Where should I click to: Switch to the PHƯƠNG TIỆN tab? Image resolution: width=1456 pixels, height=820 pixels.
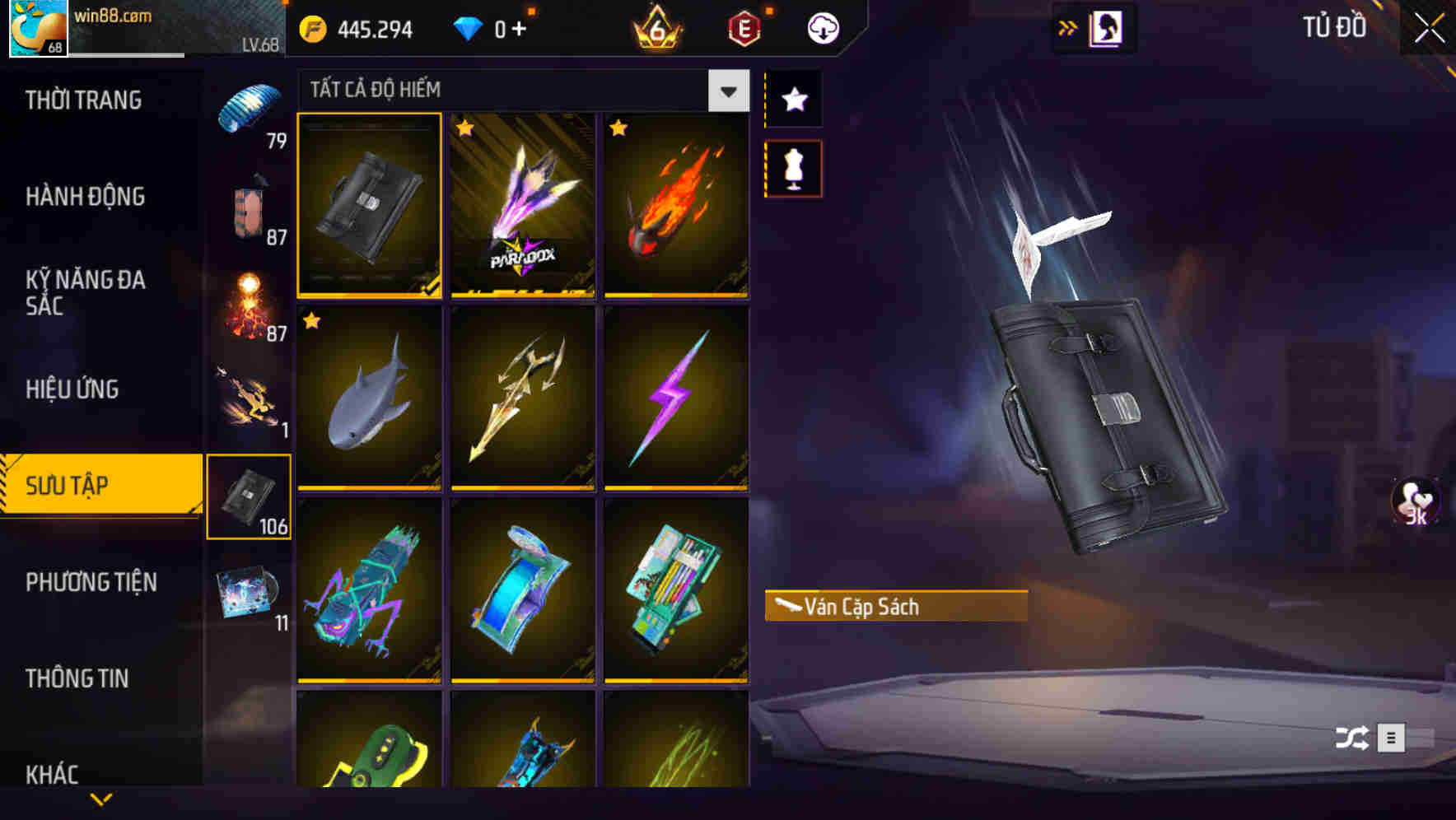point(91,582)
